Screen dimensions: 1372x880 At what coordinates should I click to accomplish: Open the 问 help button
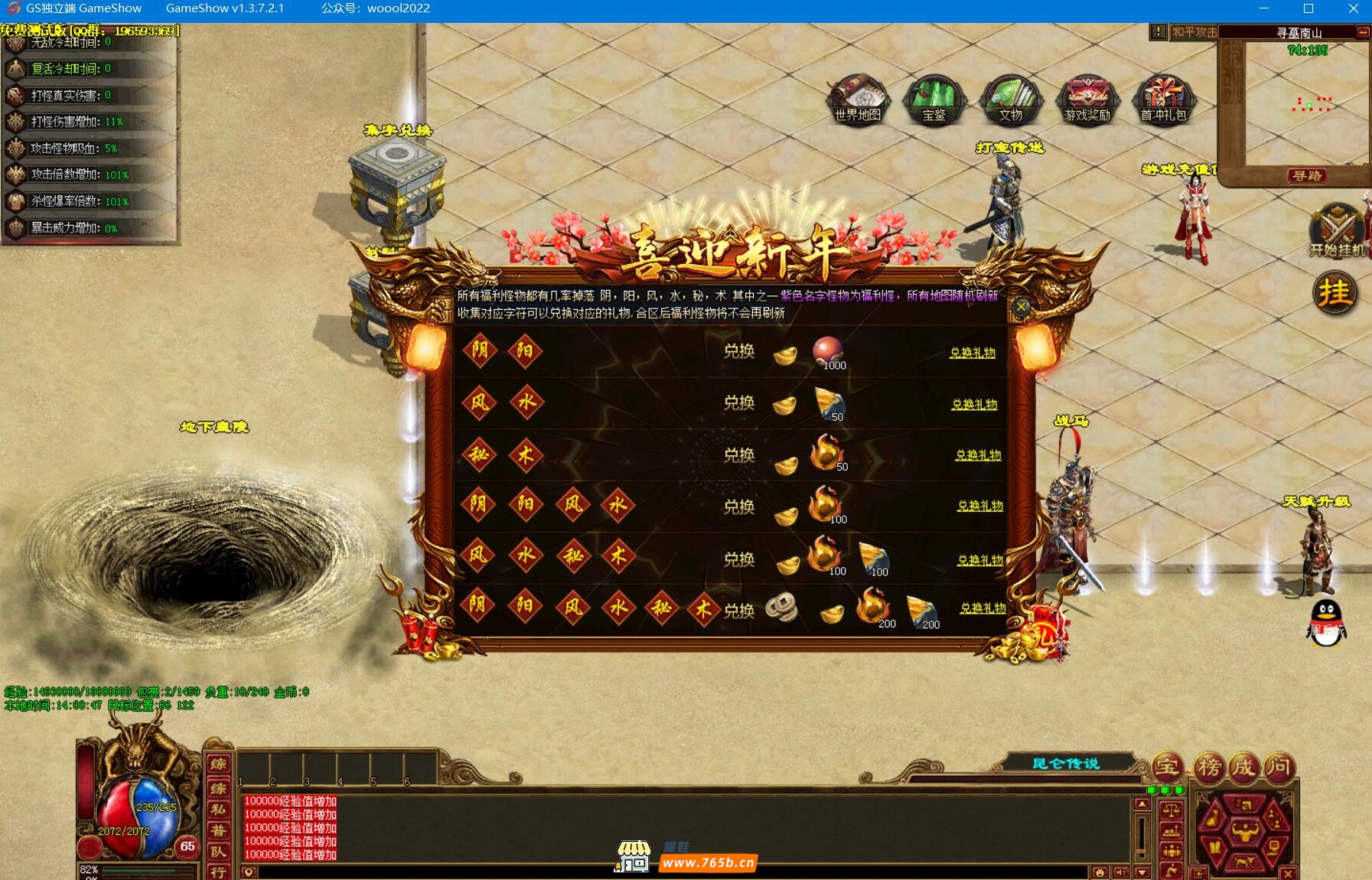click(x=1278, y=766)
